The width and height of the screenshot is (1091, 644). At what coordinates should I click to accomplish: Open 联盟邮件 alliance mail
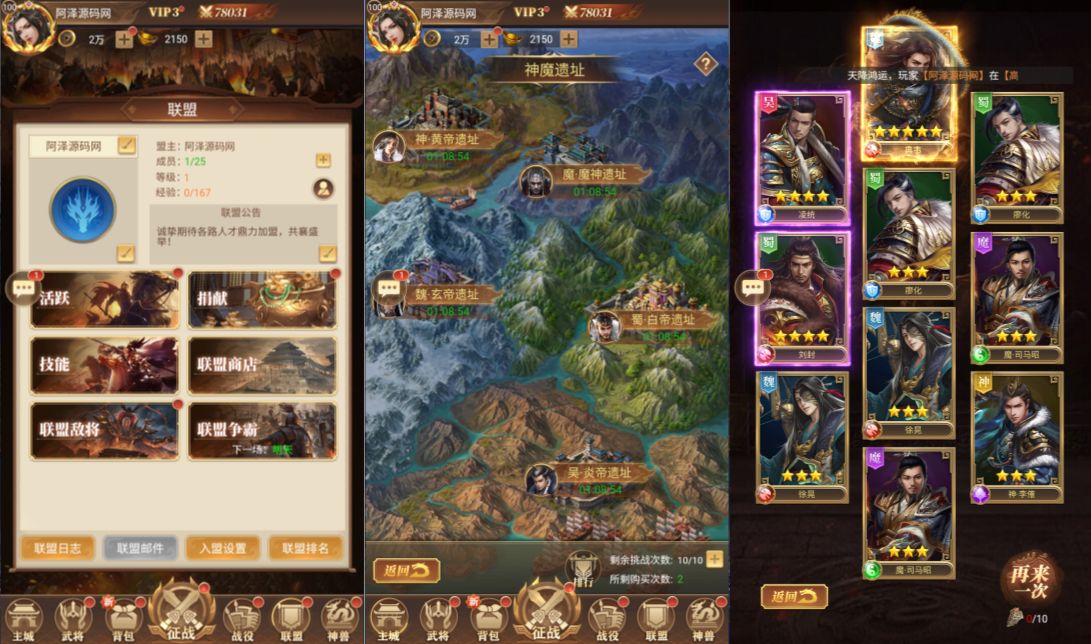point(140,548)
